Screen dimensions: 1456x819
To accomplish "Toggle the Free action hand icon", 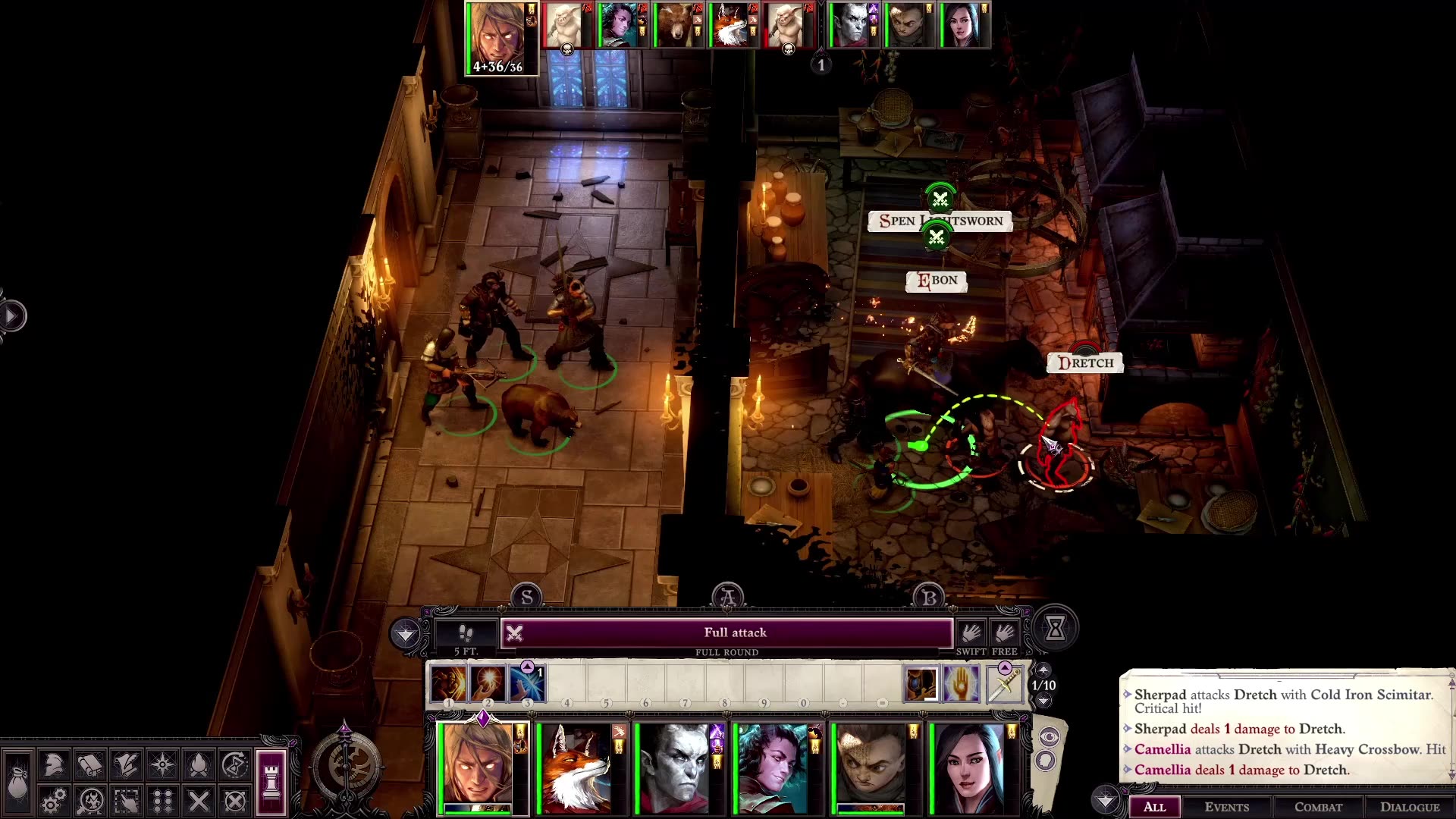I will pyautogui.click(x=1003, y=632).
